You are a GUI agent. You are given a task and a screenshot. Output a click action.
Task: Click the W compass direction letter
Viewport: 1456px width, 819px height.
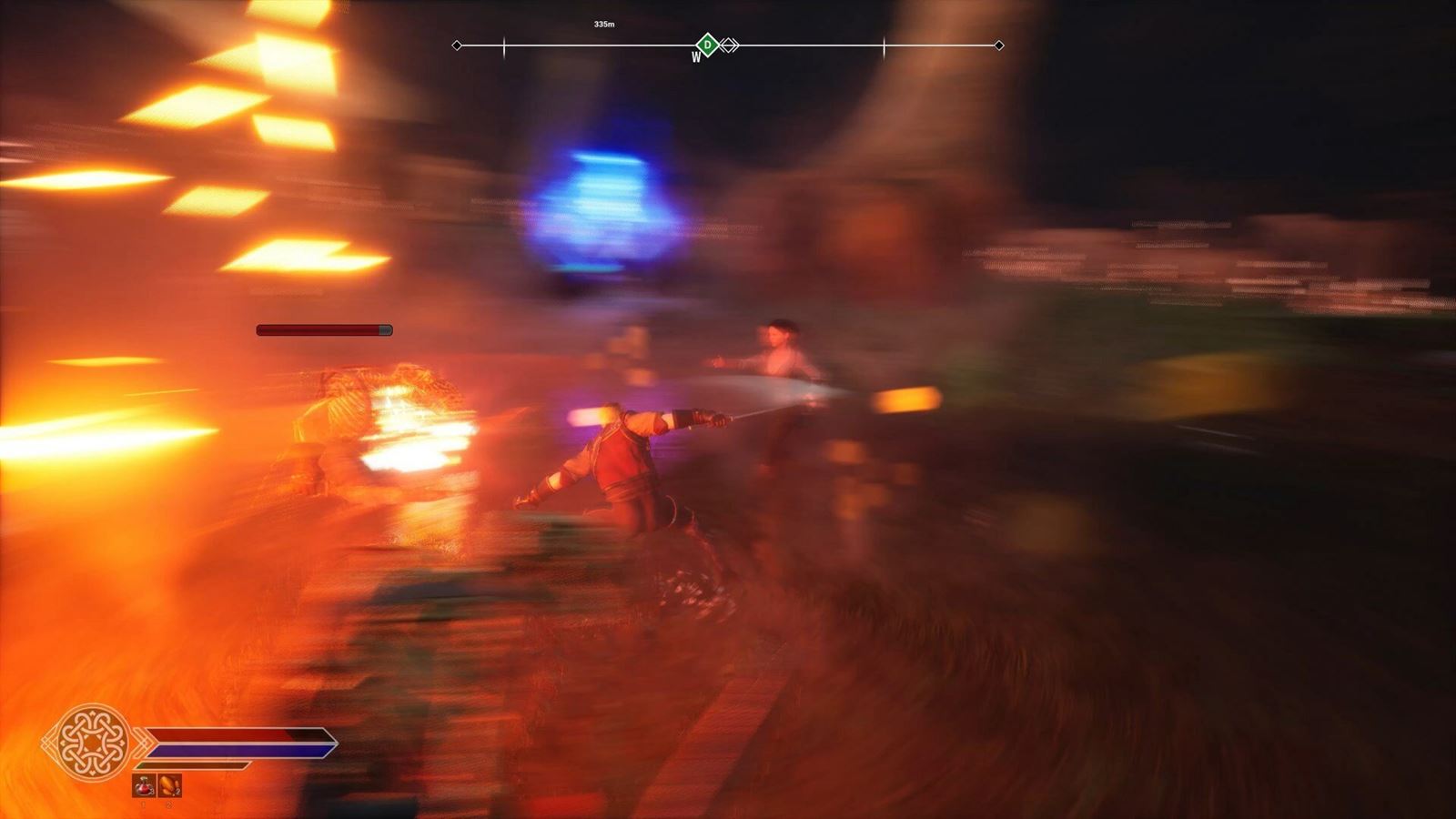tap(696, 55)
